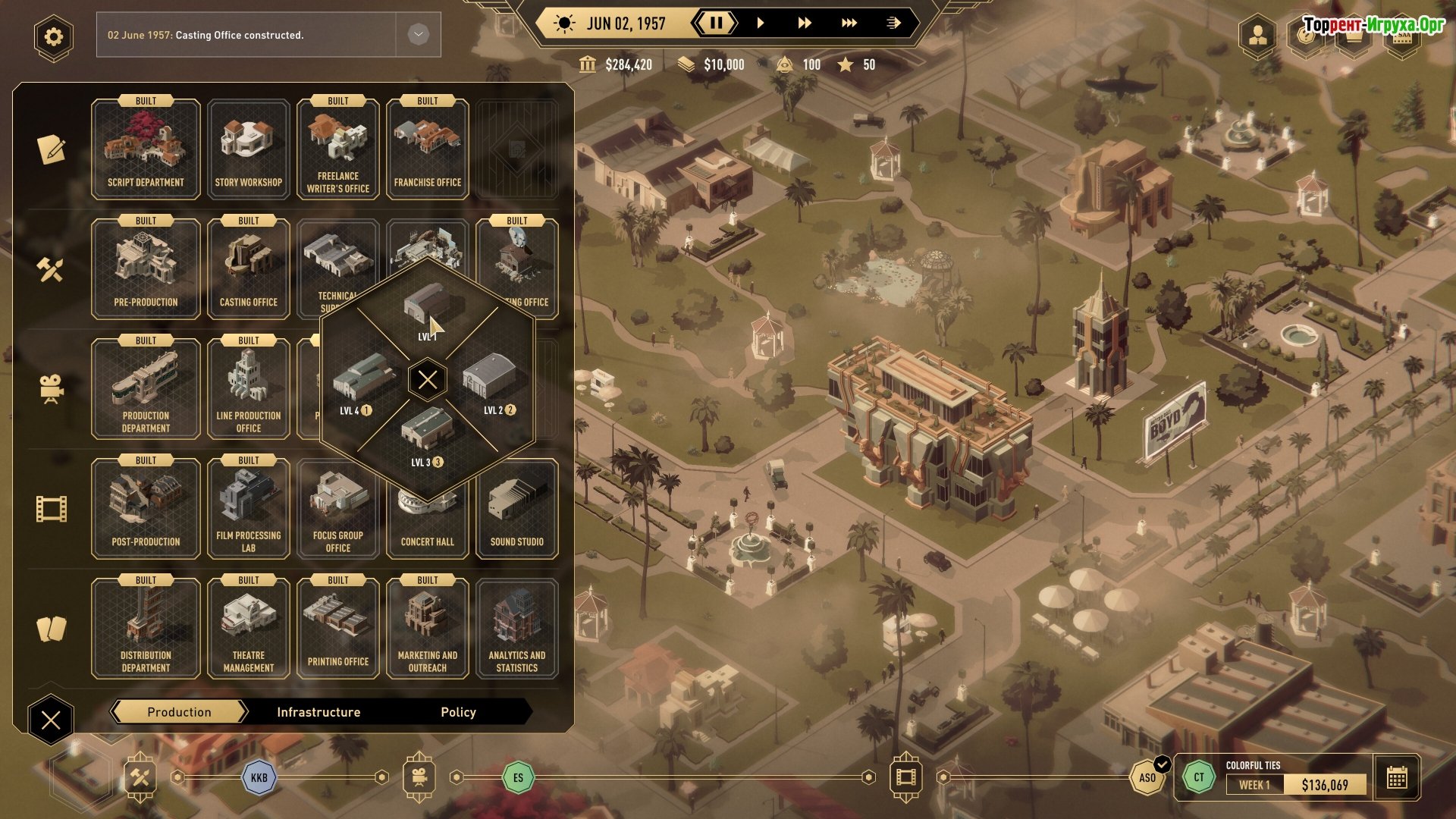
Task: Set game speed to double fast-forward
Action: [804, 24]
